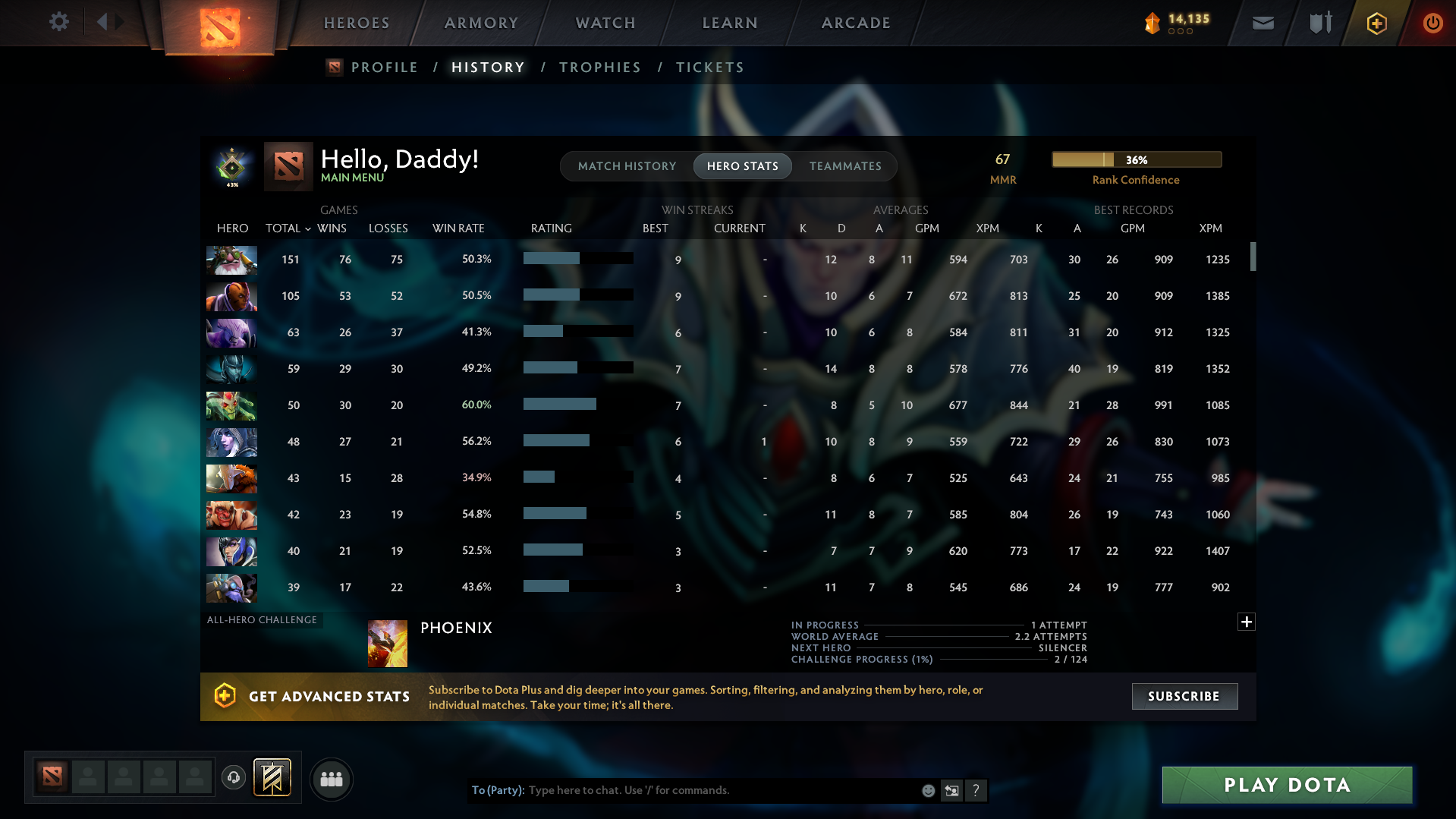The height and width of the screenshot is (819, 1456).
Task: Select the Teammates view
Action: [x=845, y=165]
